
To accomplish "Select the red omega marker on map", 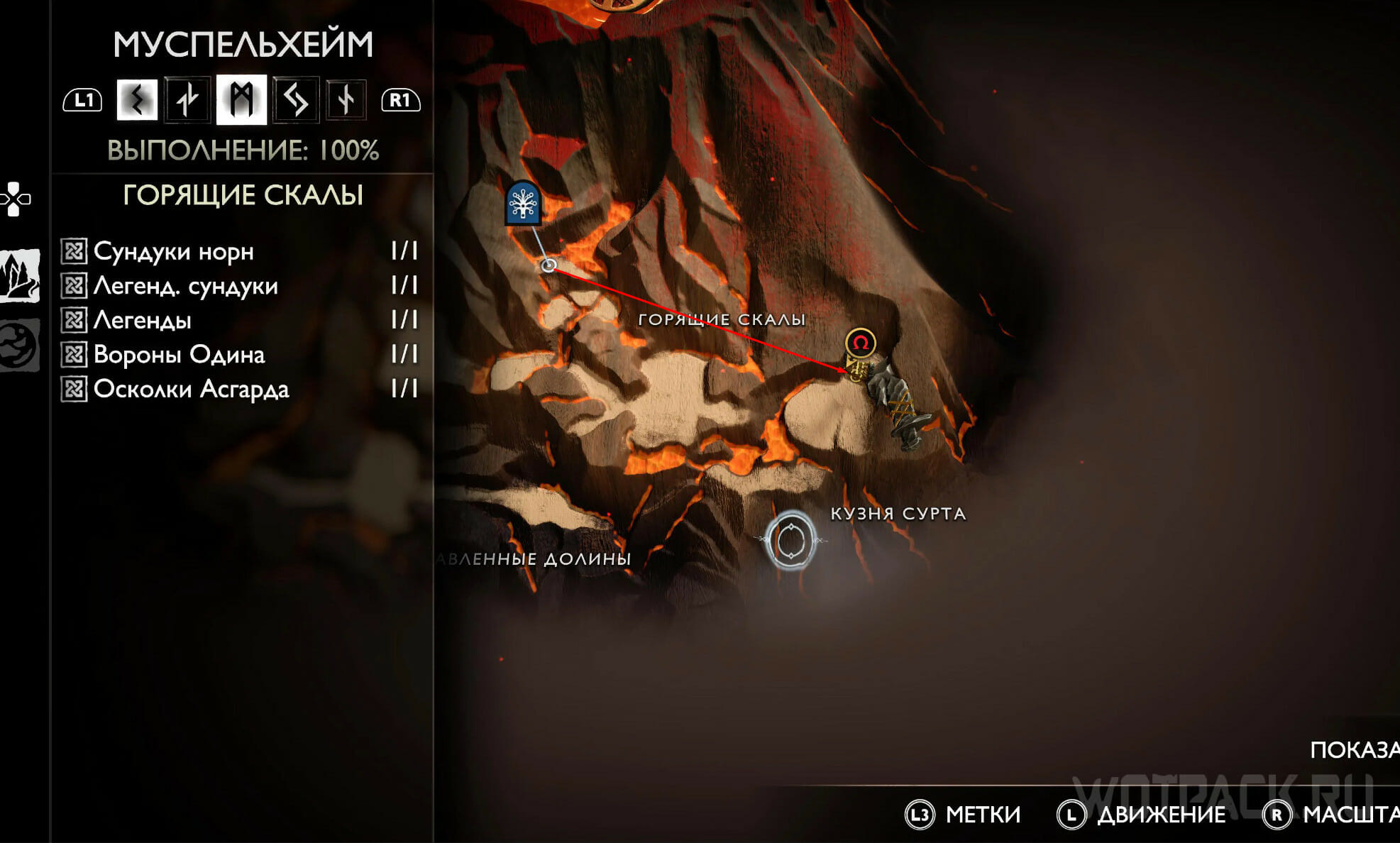I will [860, 343].
